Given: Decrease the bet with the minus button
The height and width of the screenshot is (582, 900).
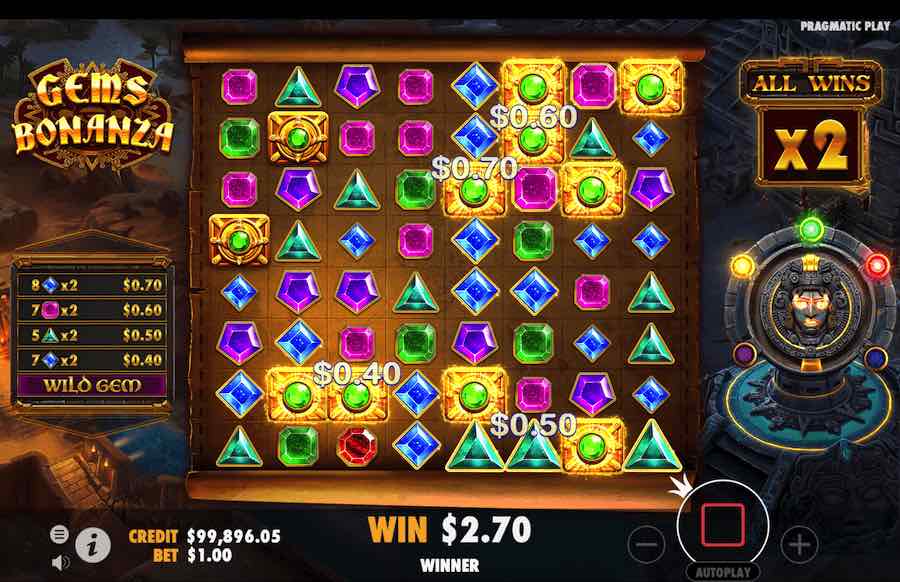Looking at the screenshot, I should click(648, 544).
